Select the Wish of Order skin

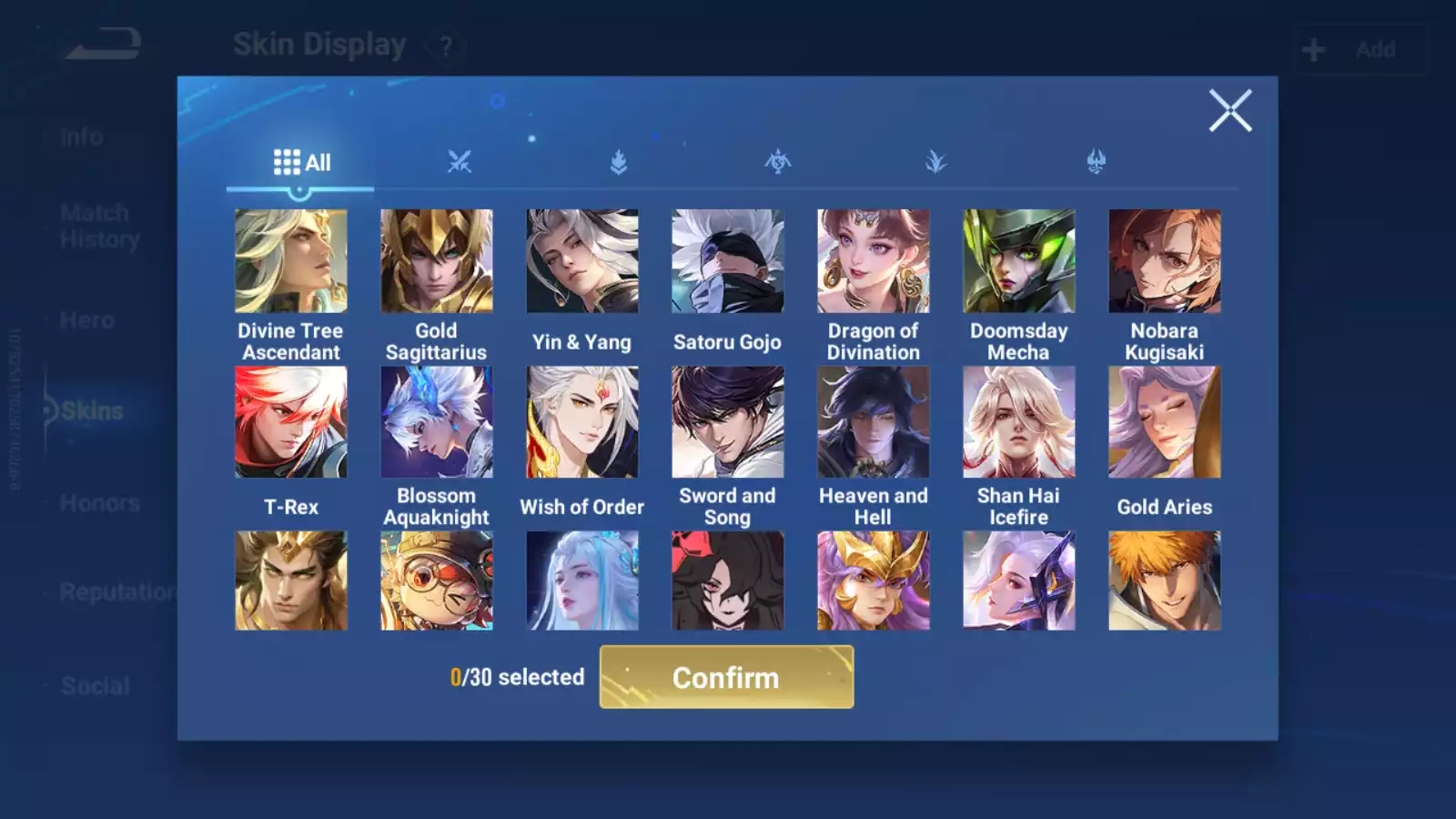[582, 422]
